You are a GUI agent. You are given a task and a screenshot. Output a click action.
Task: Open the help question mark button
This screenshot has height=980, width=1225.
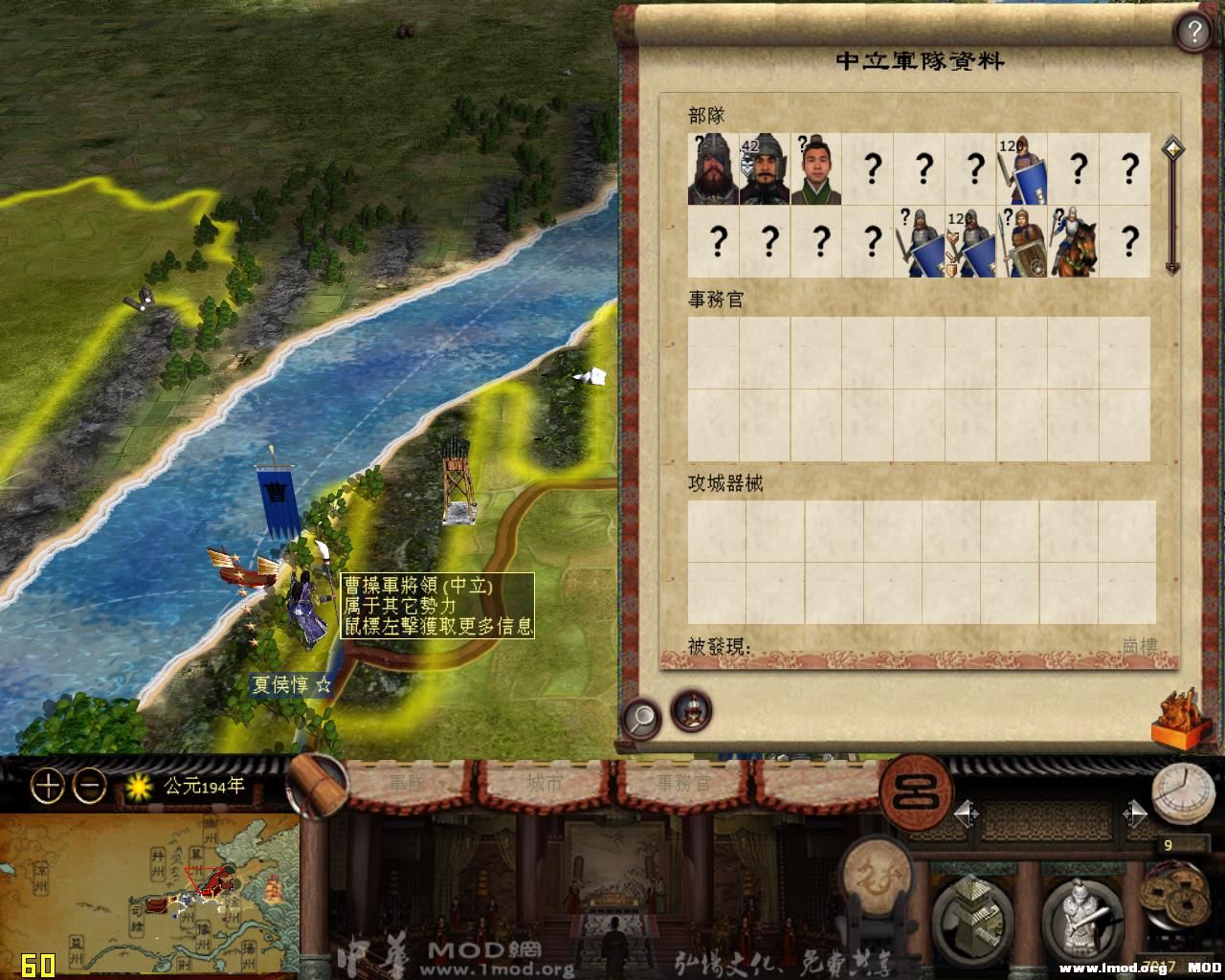coord(1193,33)
